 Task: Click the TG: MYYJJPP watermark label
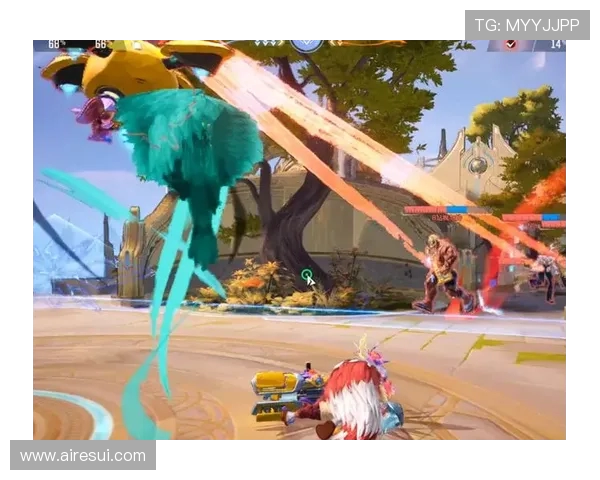(x=526, y=25)
